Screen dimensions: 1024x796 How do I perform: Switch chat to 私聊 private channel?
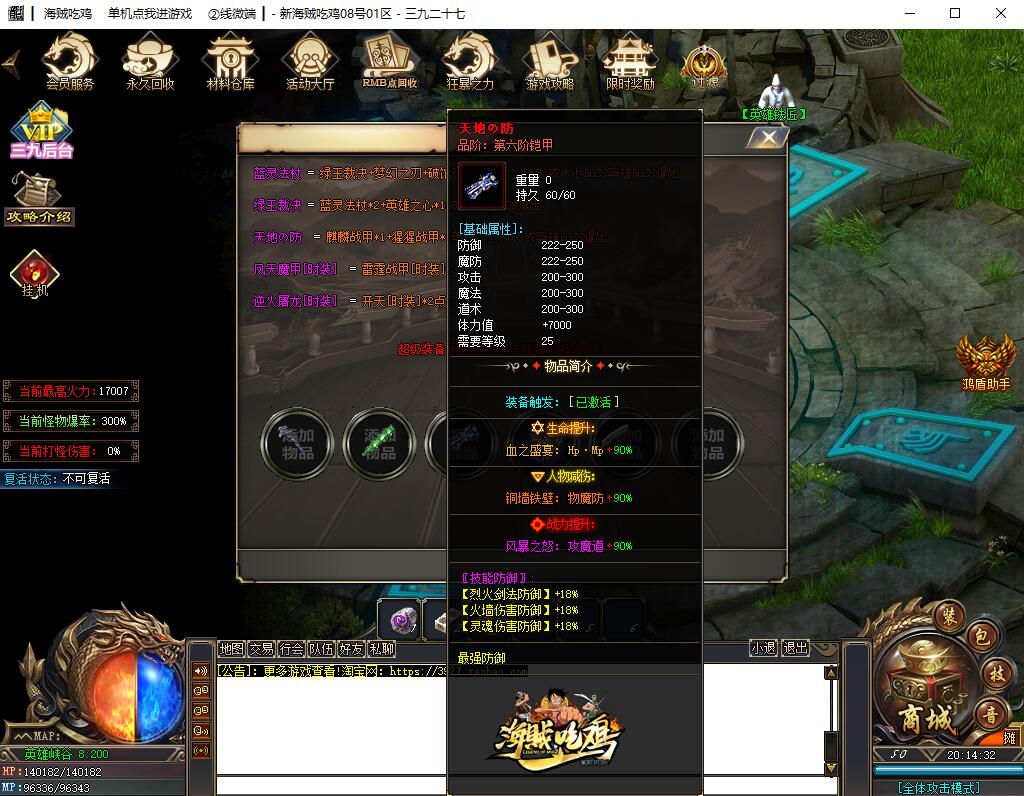tap(381, 648)
